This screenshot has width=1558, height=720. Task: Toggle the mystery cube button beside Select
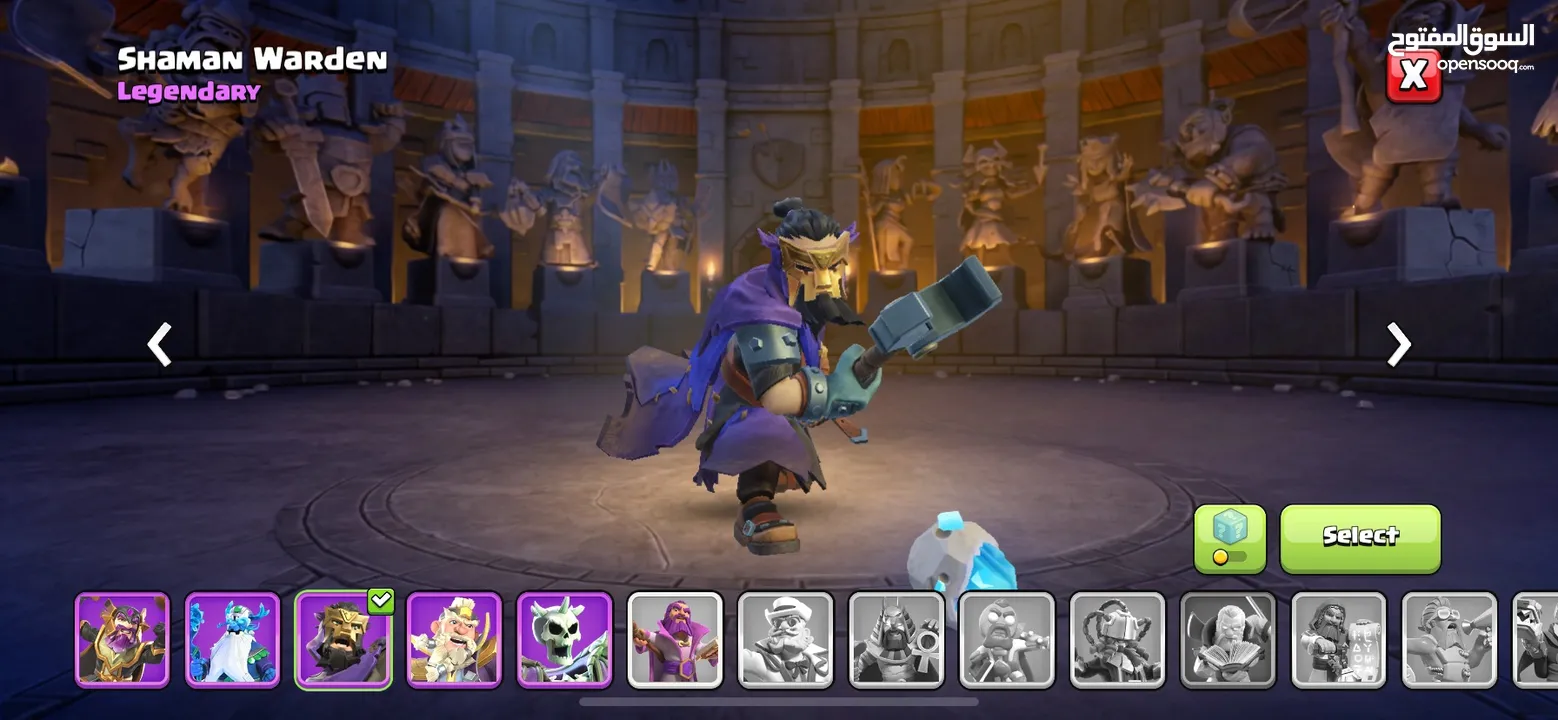(x=1229, y=538)
